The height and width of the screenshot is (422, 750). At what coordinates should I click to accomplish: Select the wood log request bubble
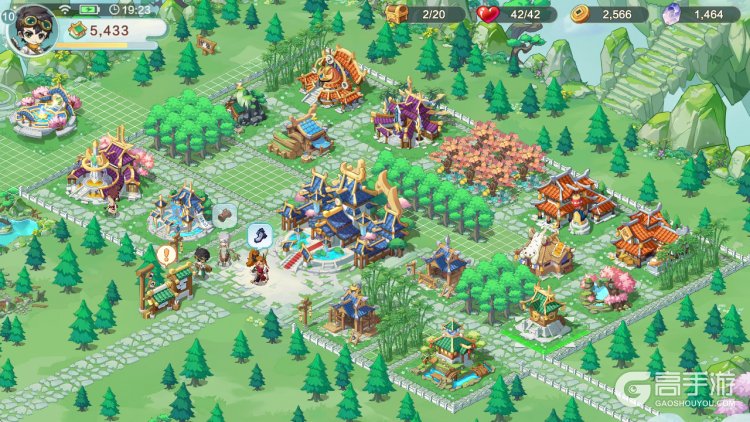[224, 213]
